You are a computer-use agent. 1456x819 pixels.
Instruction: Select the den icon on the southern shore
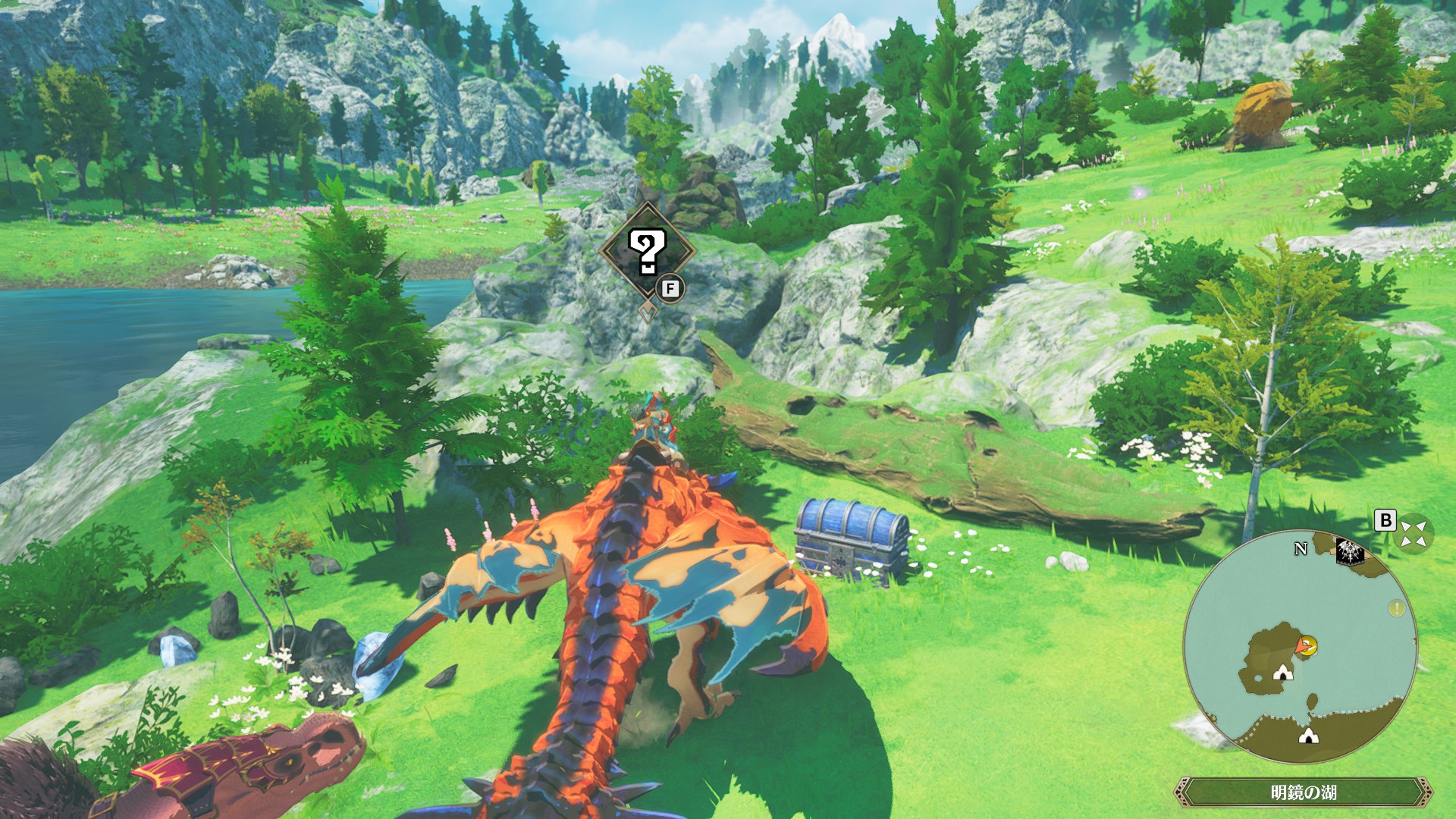[x=1307, y=735]
